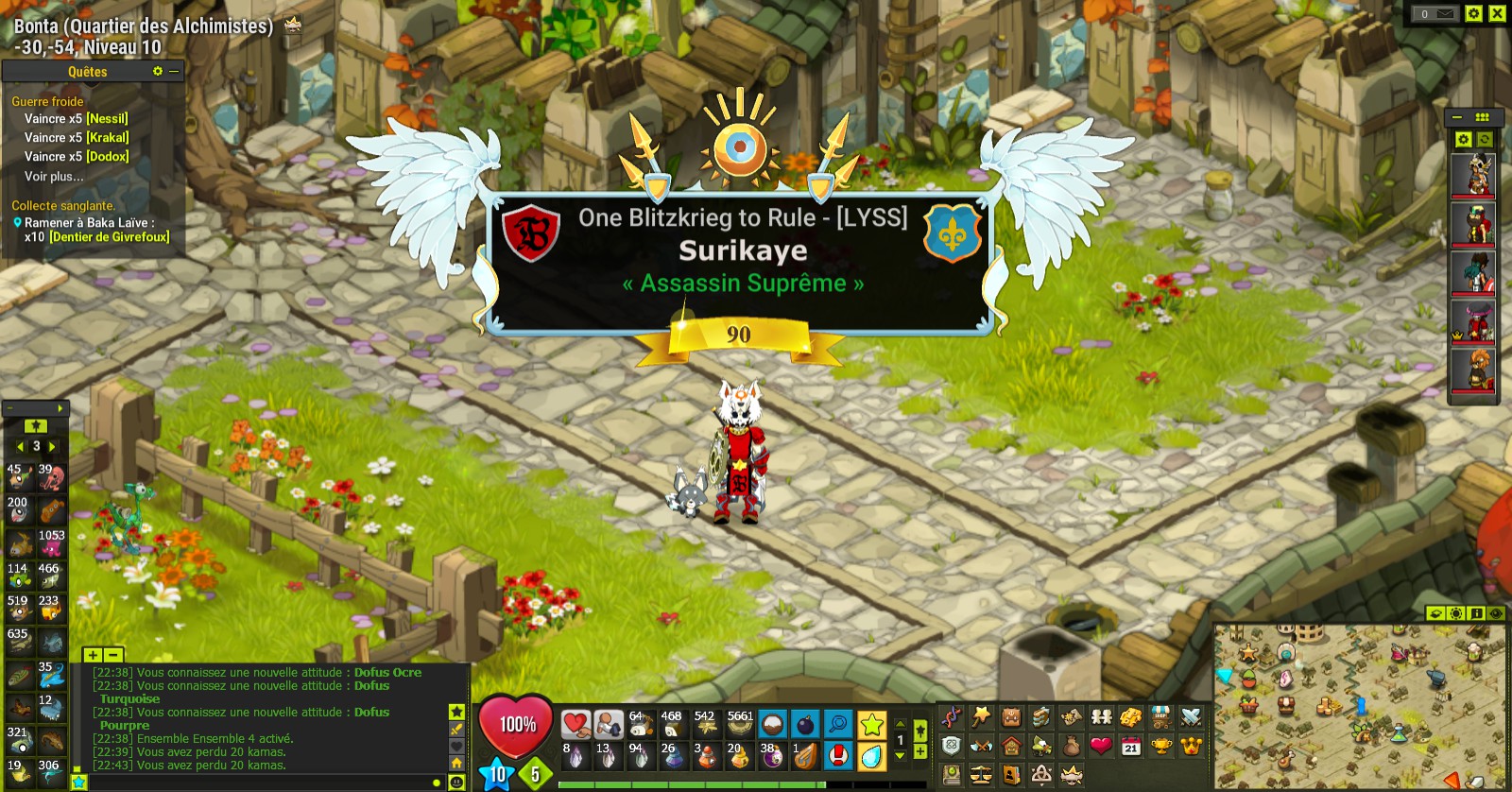Open the Haven bag house icon
The height and width of the screenshot is (792, 1512).
pos(1010,746)
